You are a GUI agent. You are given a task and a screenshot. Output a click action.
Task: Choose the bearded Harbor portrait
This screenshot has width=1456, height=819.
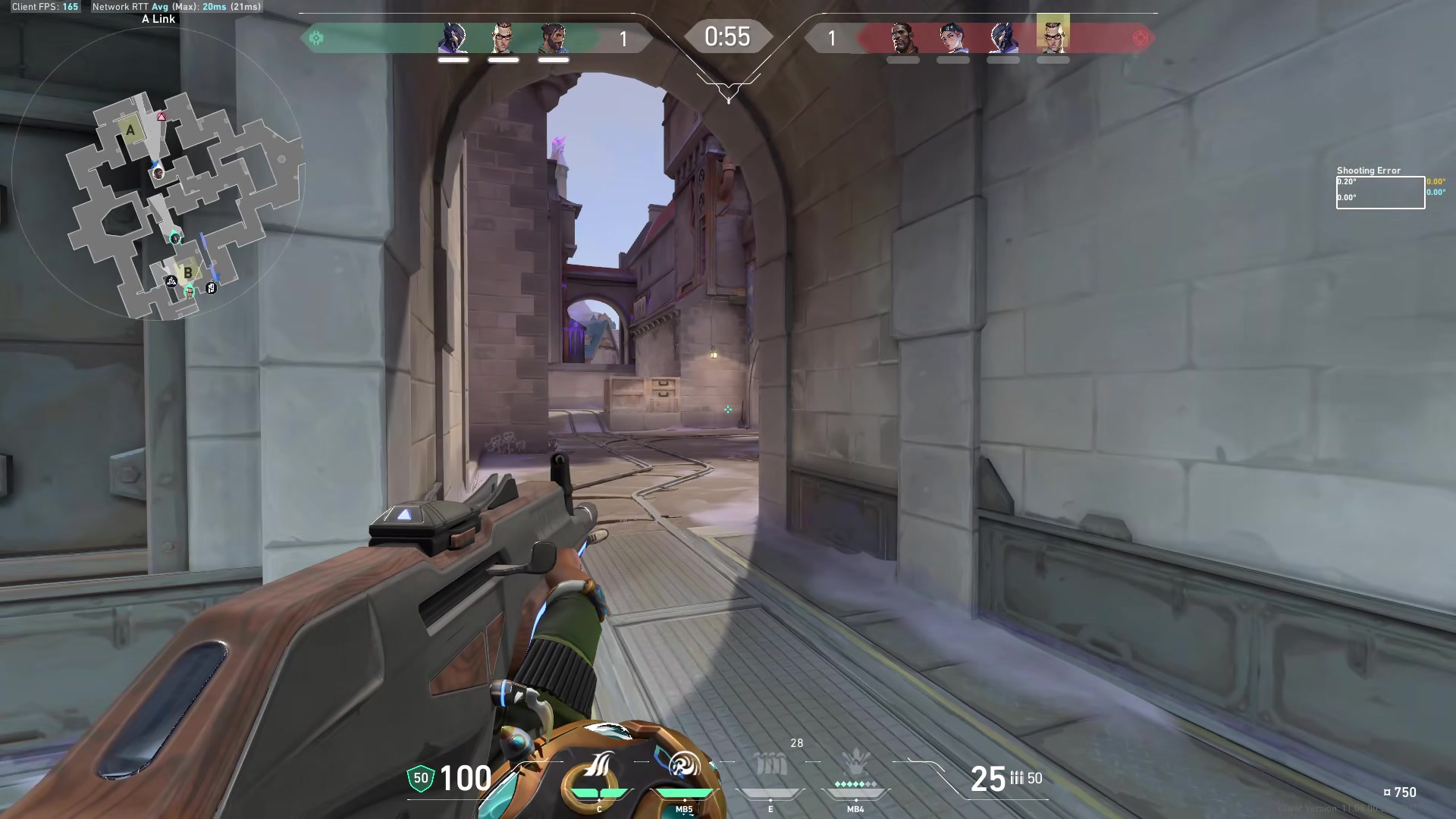click(553, 38)
